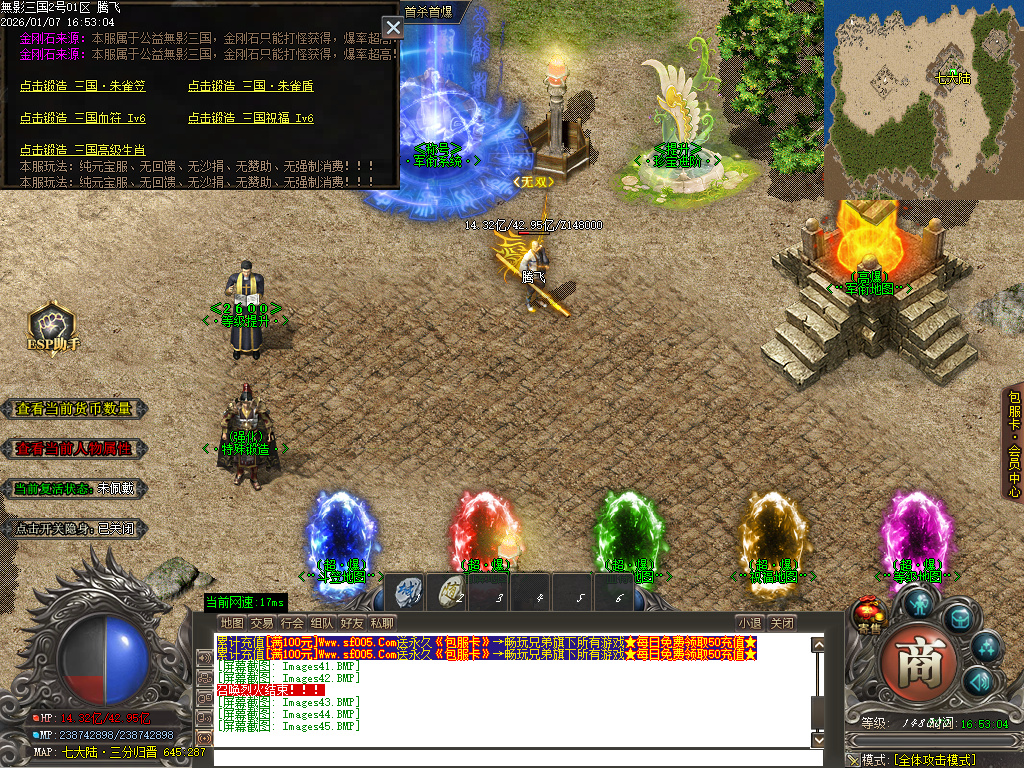Click the 小退 logout button
The height and width of the screenshot is (768, 1024).
click(750, 623)
